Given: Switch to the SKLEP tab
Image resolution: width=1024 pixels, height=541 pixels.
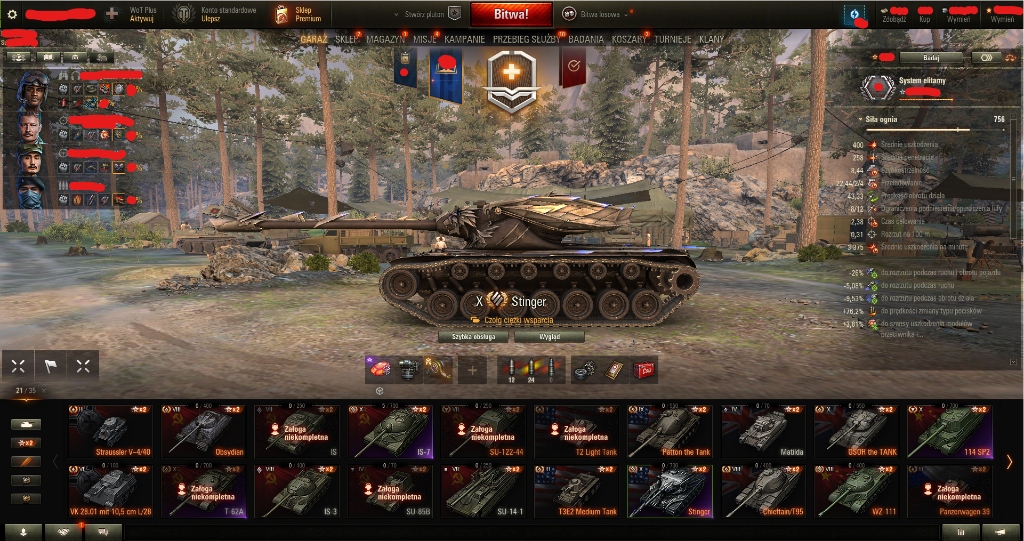Looking at the screenshot, I should tap(347, 39).
